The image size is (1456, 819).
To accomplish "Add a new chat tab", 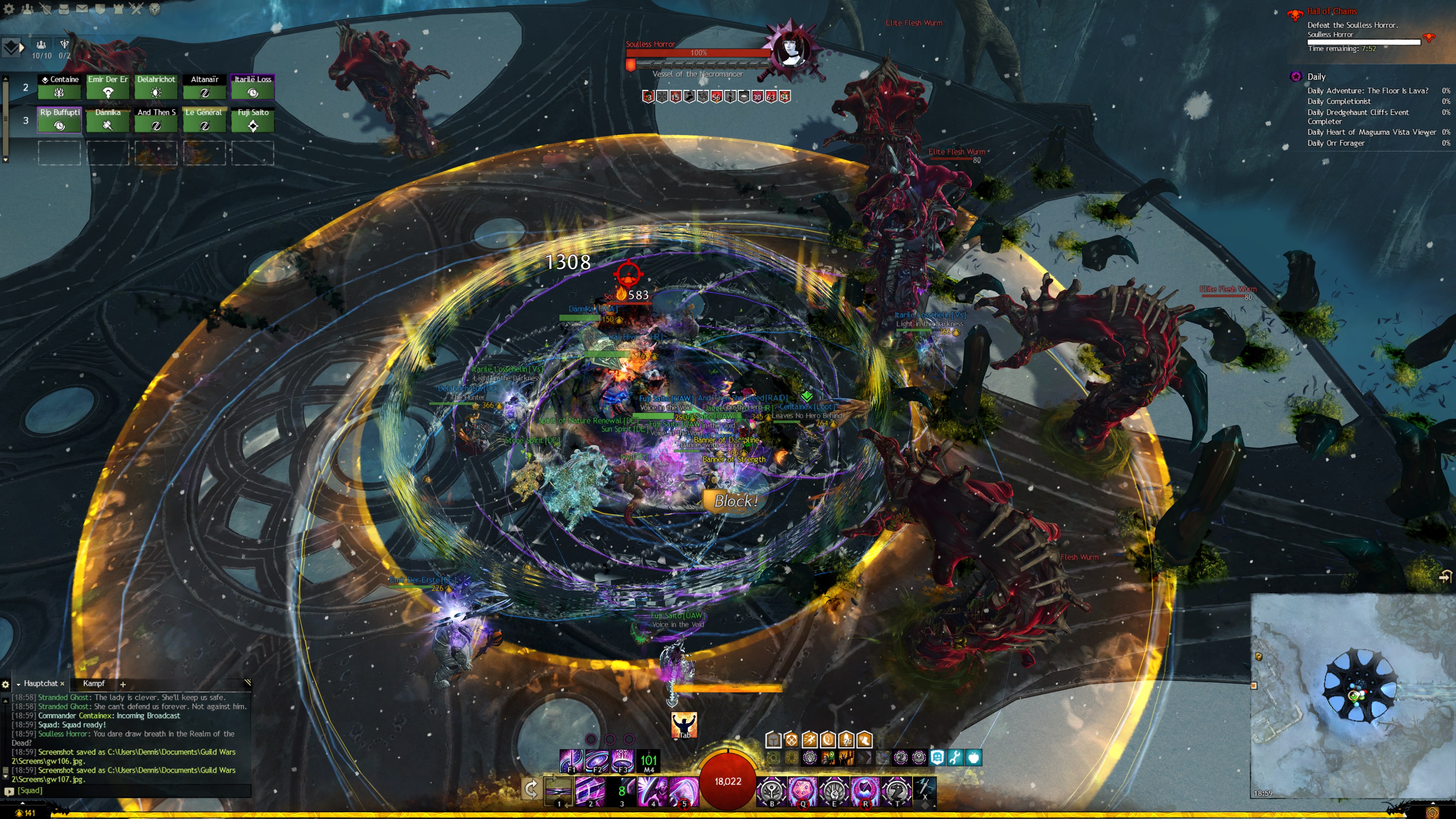I will (122, 684).
